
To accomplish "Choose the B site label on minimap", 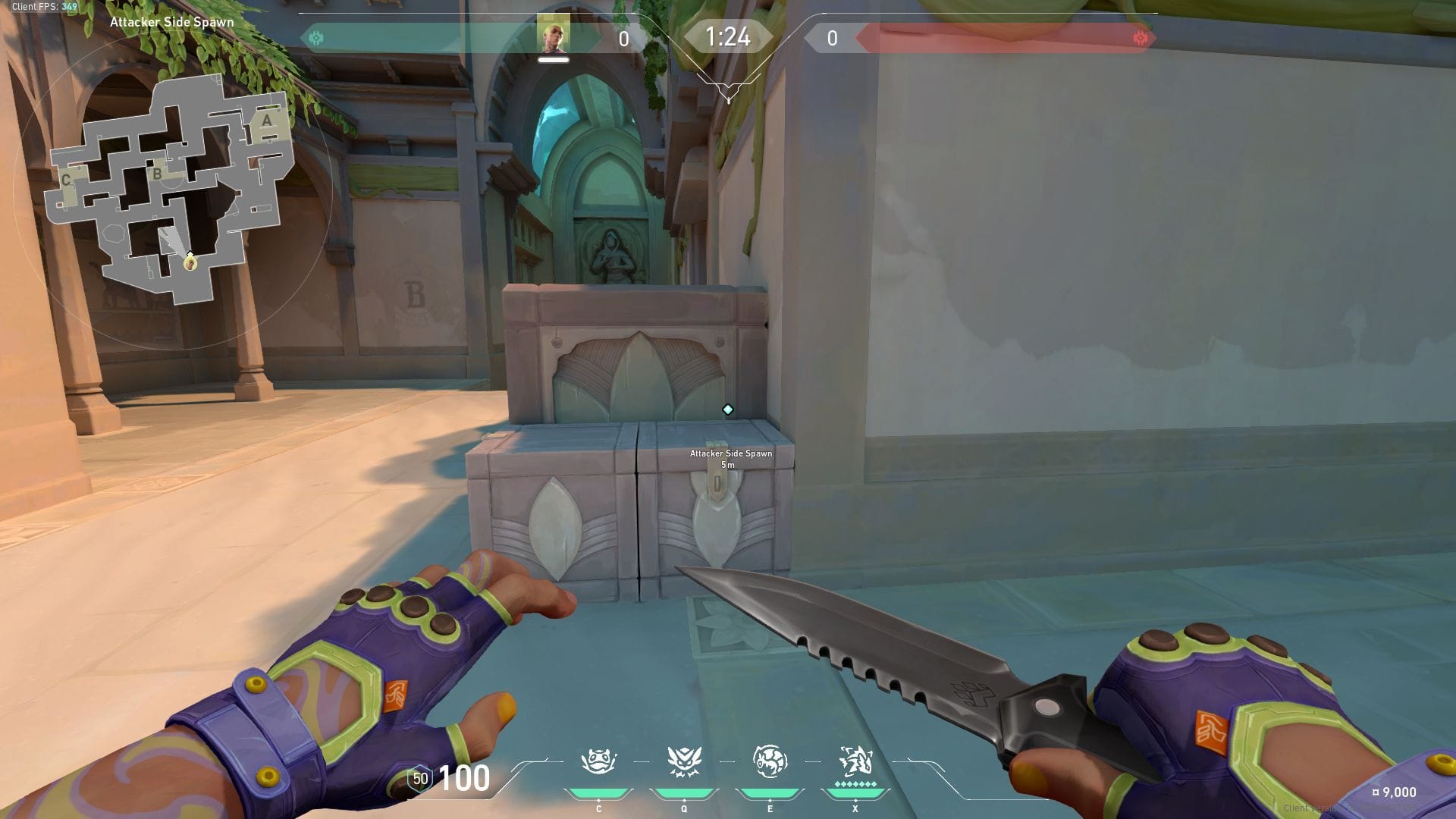I will pyautogui.click(x=157, y=174).
